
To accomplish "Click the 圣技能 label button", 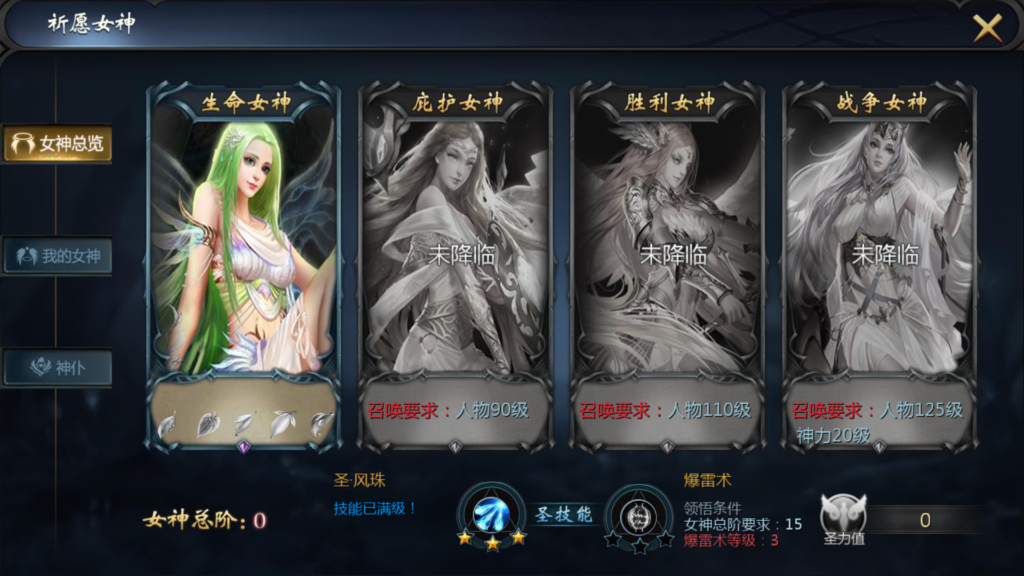I will coord(563,515).
